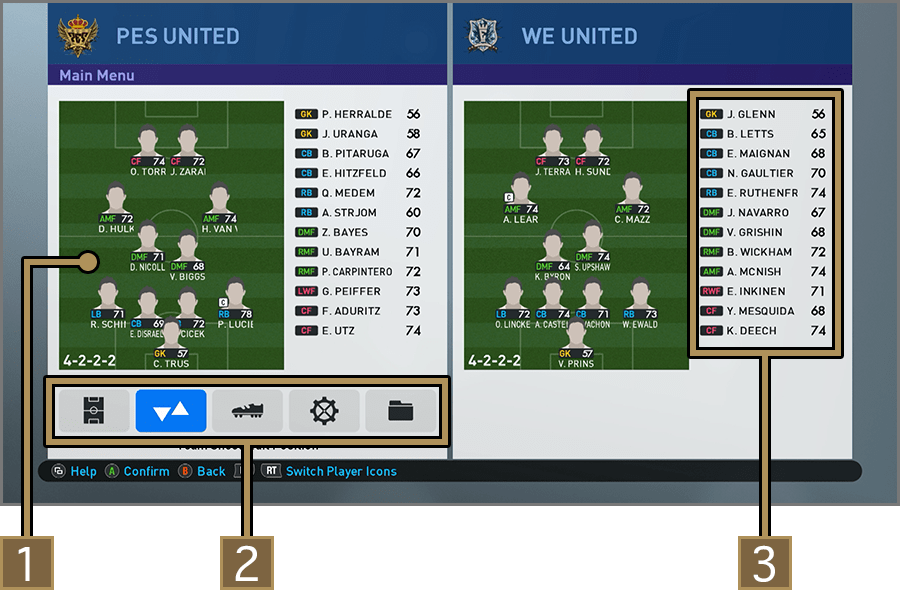Click the WE United team emblem
Image resolution: width=900 pixels, height=590 pixels.
click(x=484, y=36)
